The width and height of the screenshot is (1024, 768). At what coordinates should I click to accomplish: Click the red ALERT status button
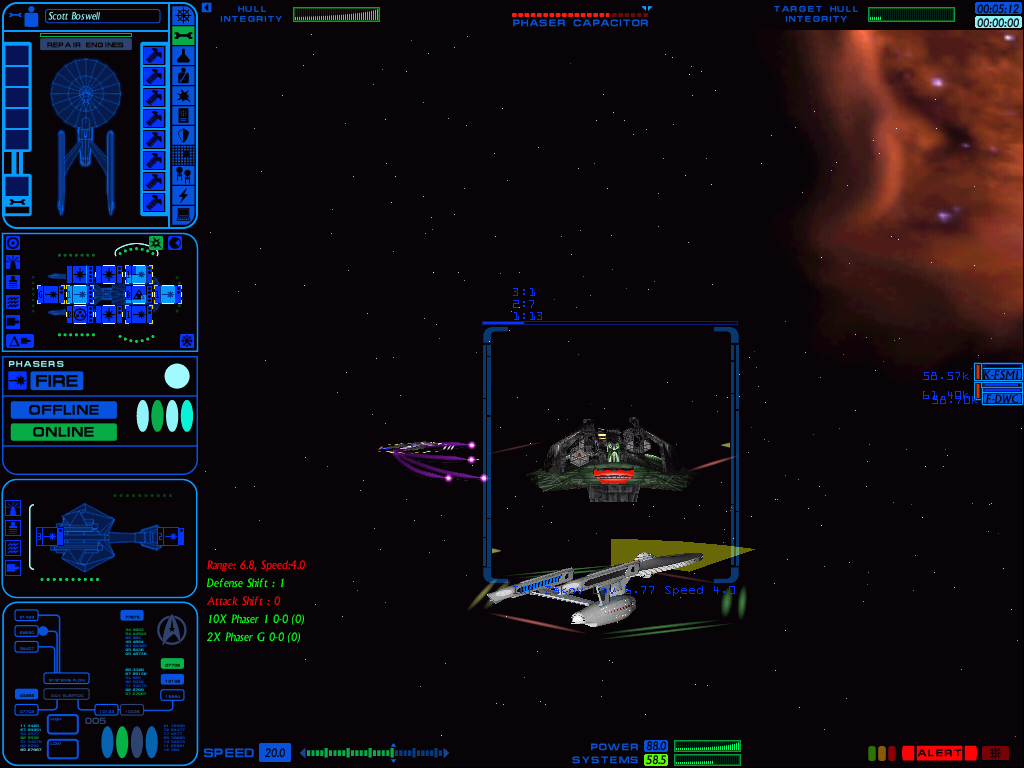[x=938, y=753]
